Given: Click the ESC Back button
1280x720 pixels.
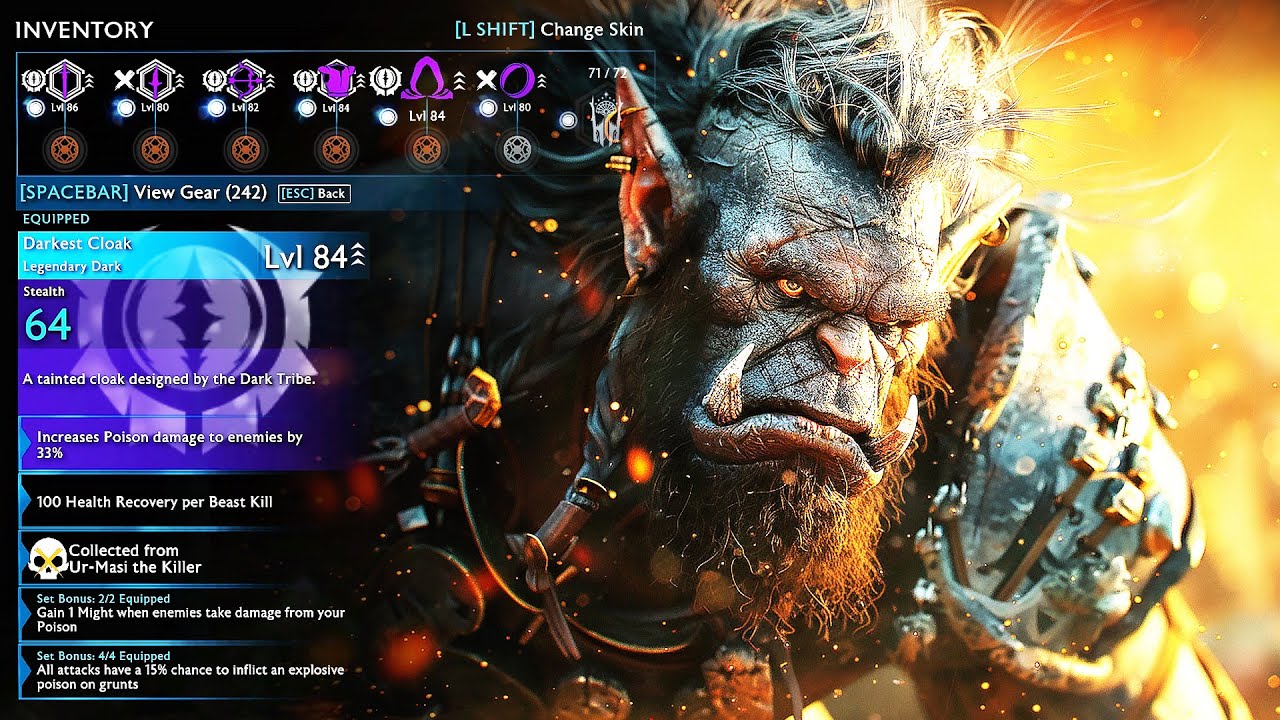Looking at the screenshot, I should [x=314, y=193].
